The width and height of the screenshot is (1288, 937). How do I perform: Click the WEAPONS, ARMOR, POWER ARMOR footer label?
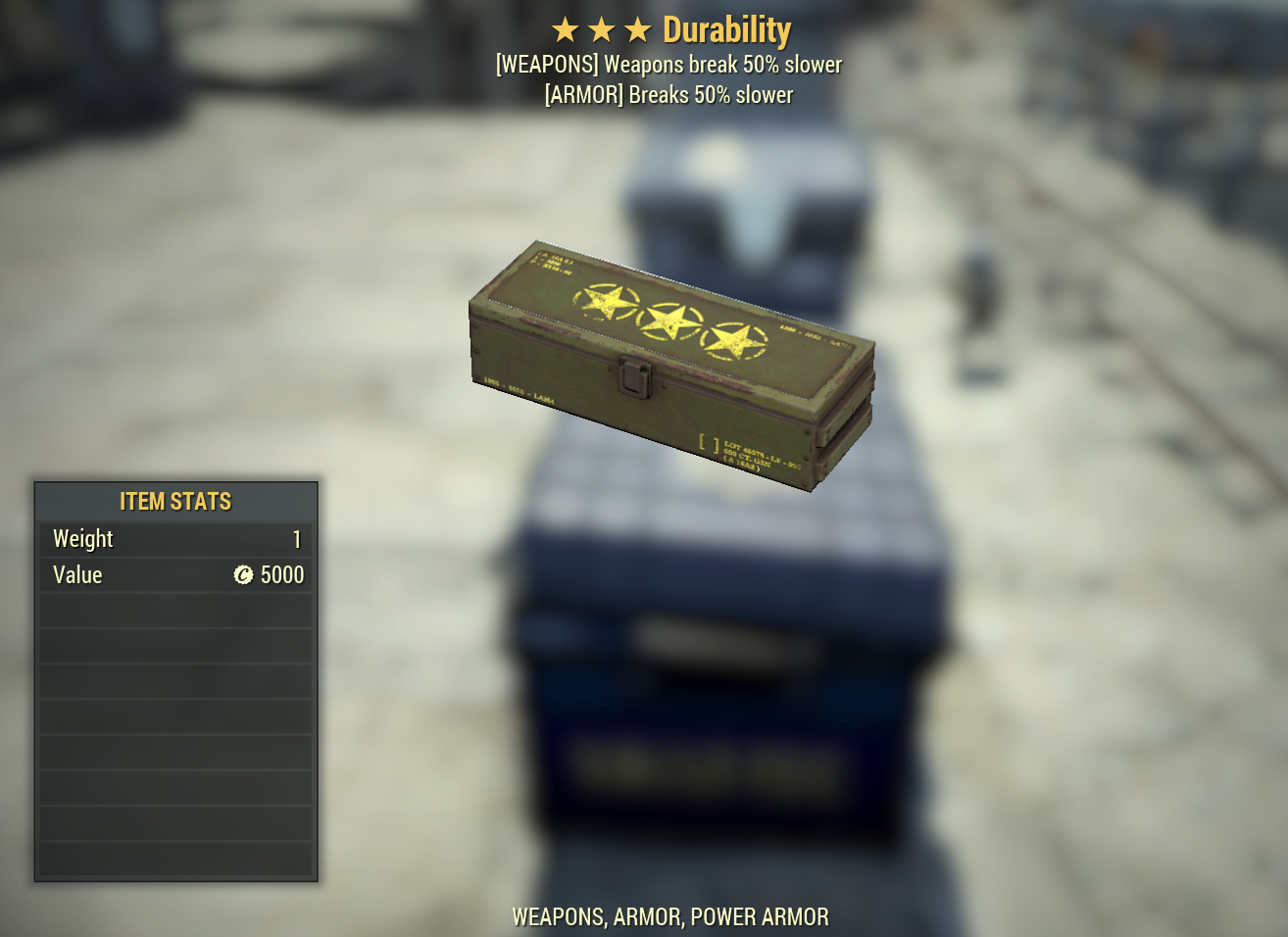pyautogui.click(x=670, y=917)
